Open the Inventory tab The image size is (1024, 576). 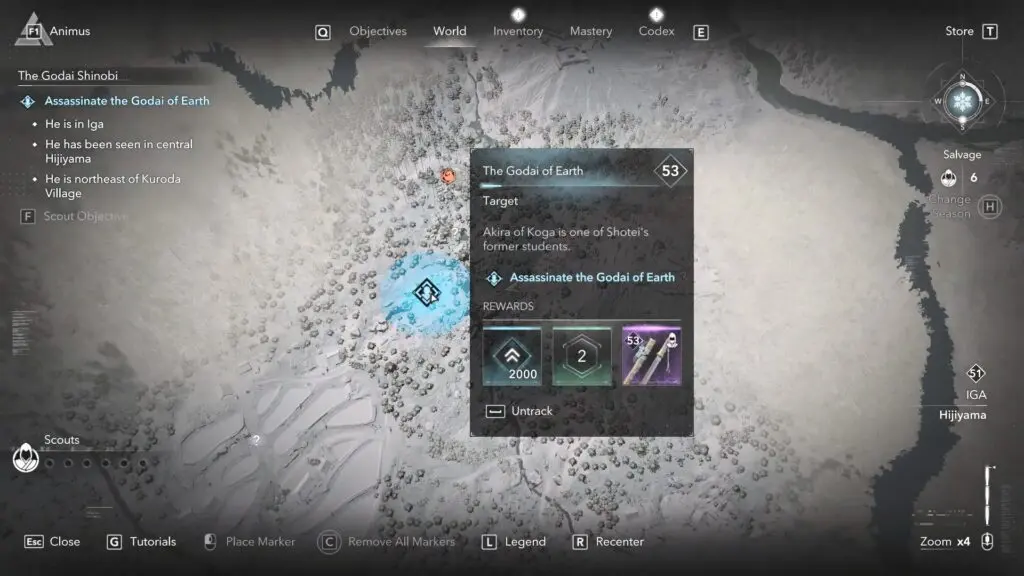click(518, 31)
